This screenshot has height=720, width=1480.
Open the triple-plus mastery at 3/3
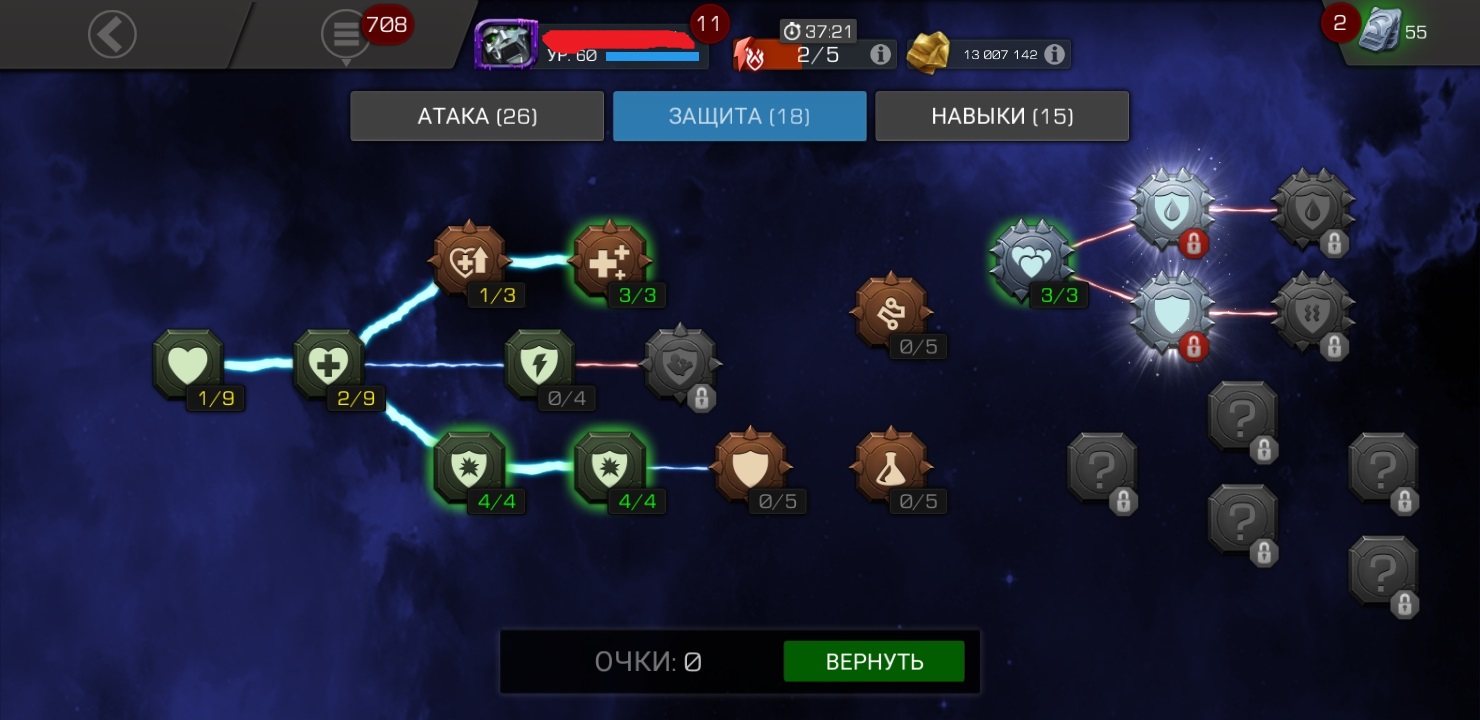[610, 260]
